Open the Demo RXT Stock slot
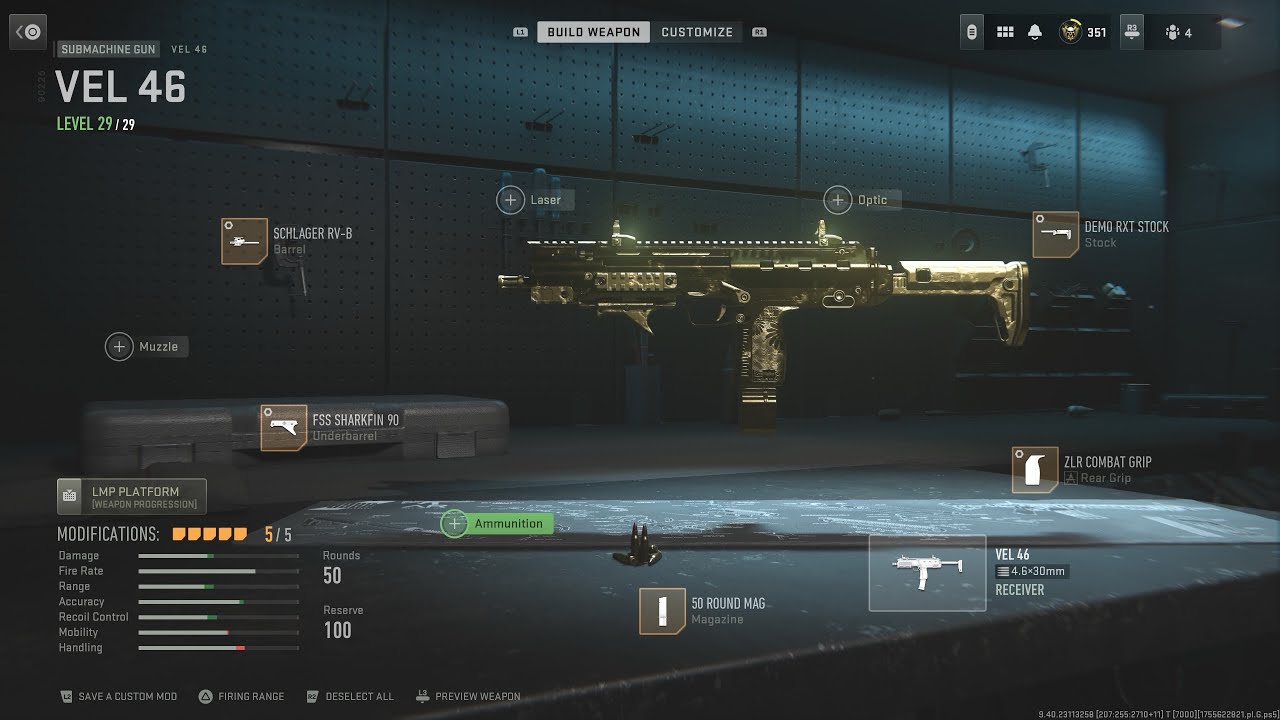This screenshot has height=720, width=1280. (1056, 235)
